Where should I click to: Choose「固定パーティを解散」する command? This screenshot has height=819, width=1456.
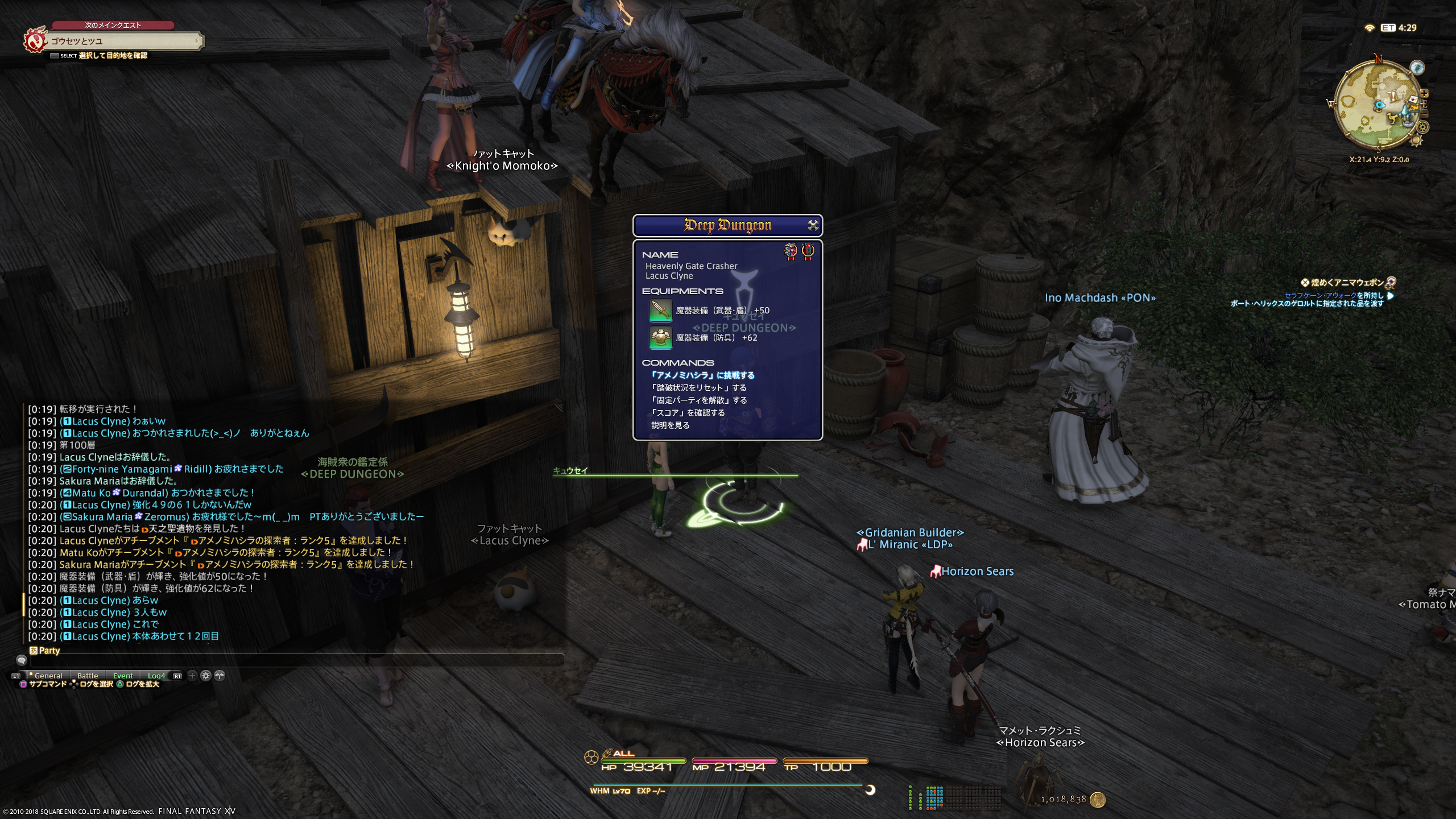698,400
